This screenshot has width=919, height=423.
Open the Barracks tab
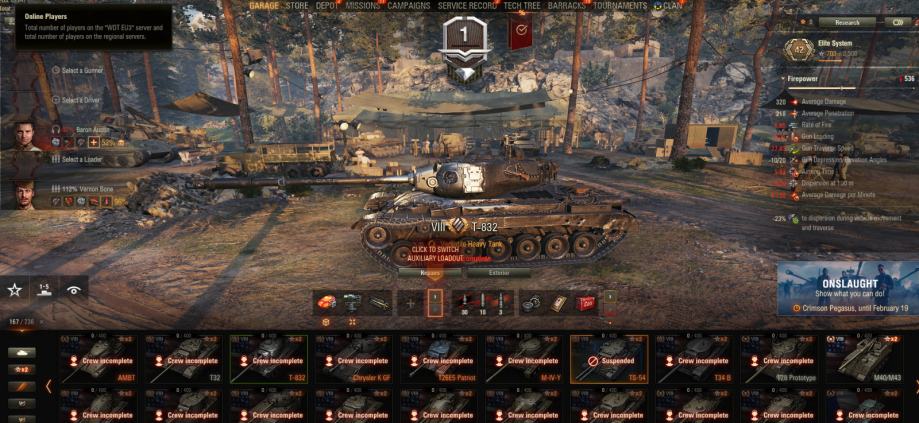pos(568,6)
